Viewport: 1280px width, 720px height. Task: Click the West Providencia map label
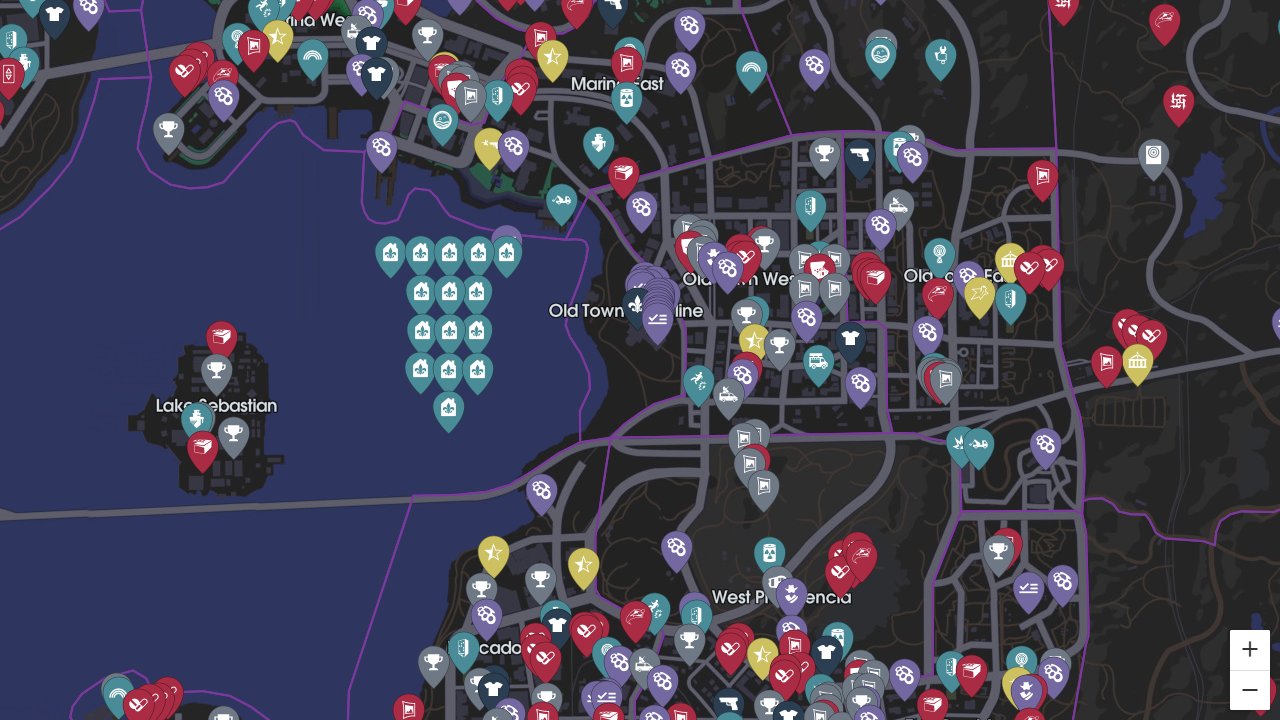(x=781, y=597)
